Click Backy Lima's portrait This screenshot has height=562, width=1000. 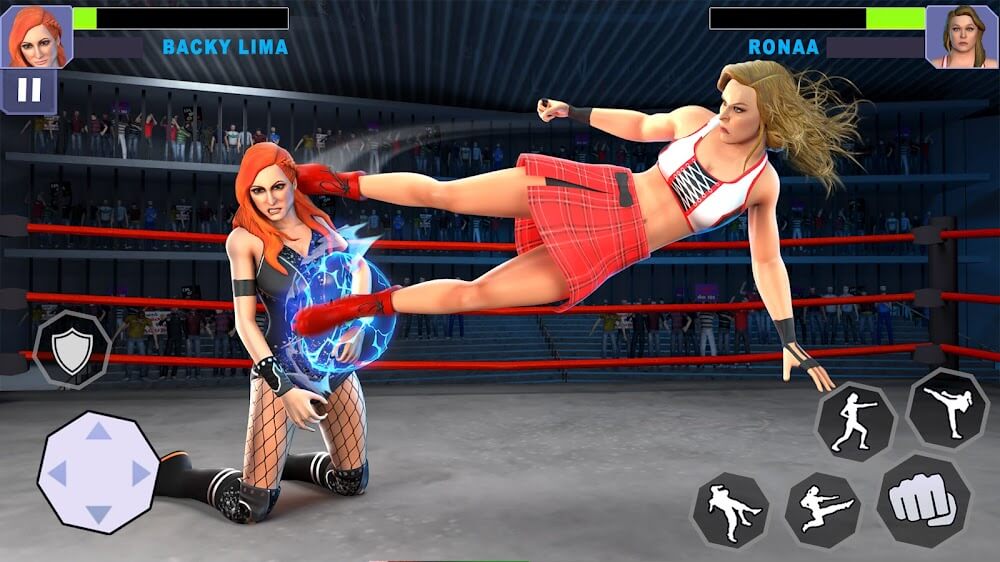point(36,37)
